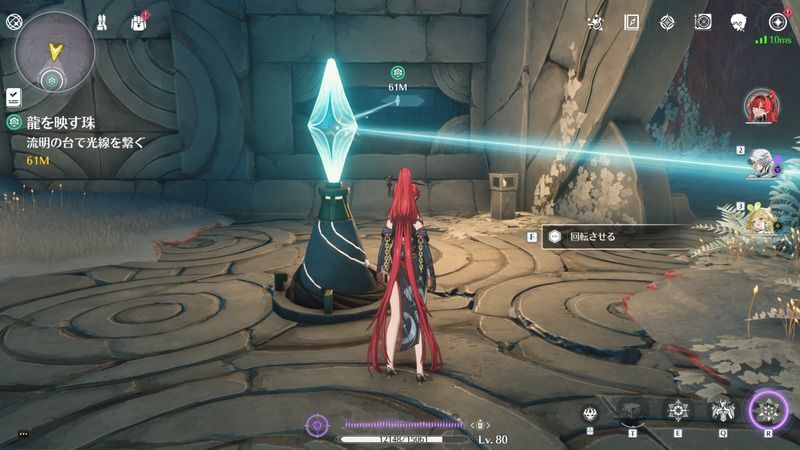Open the backpack inventory icon

tap(137, 22)
